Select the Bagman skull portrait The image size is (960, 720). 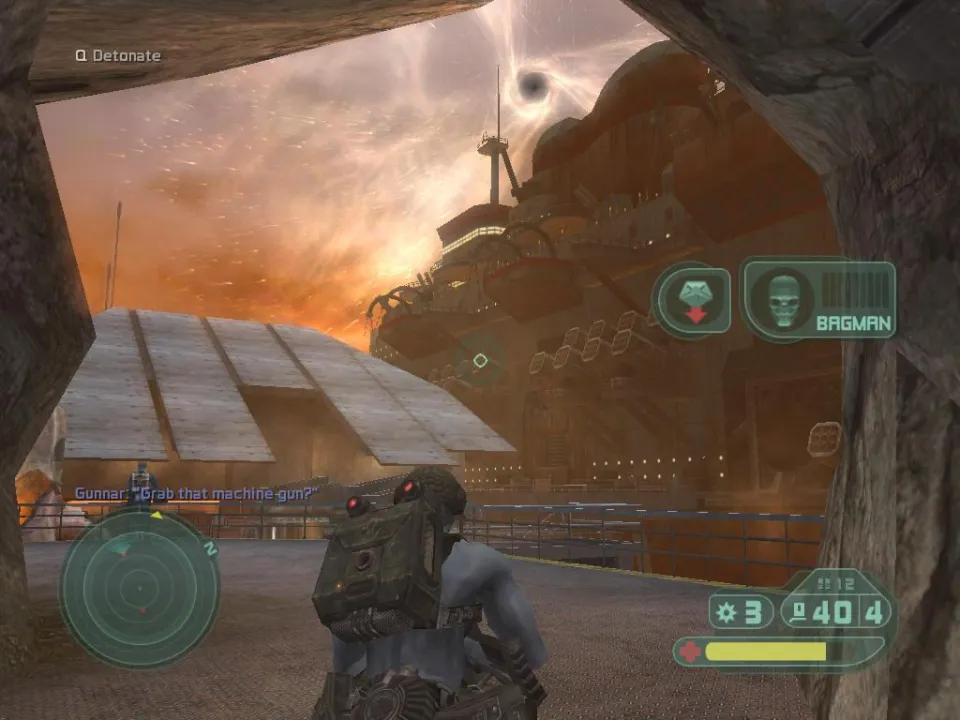coord(782,299)
